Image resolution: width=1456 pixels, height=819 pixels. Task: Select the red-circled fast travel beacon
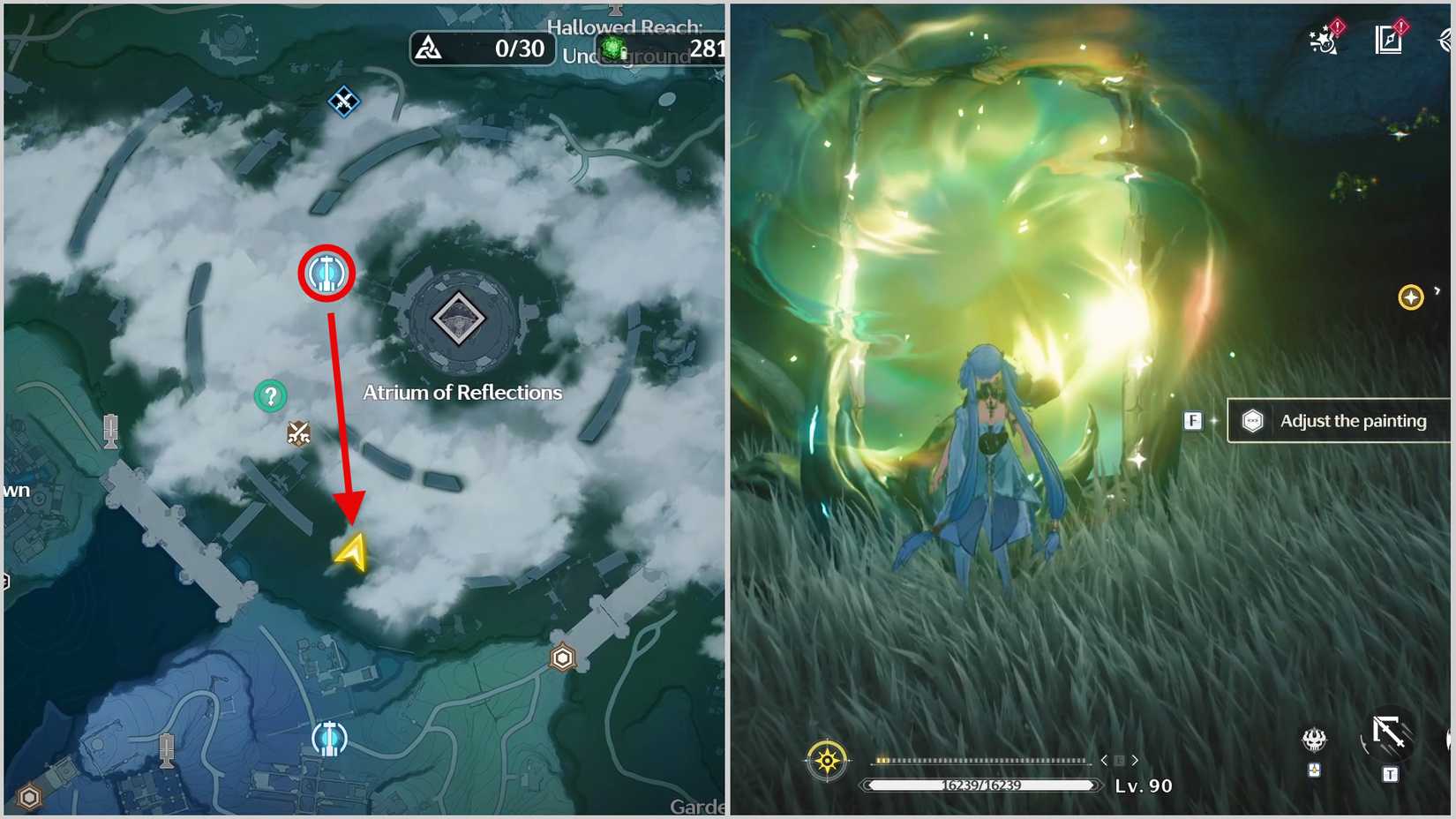[326, 274]
